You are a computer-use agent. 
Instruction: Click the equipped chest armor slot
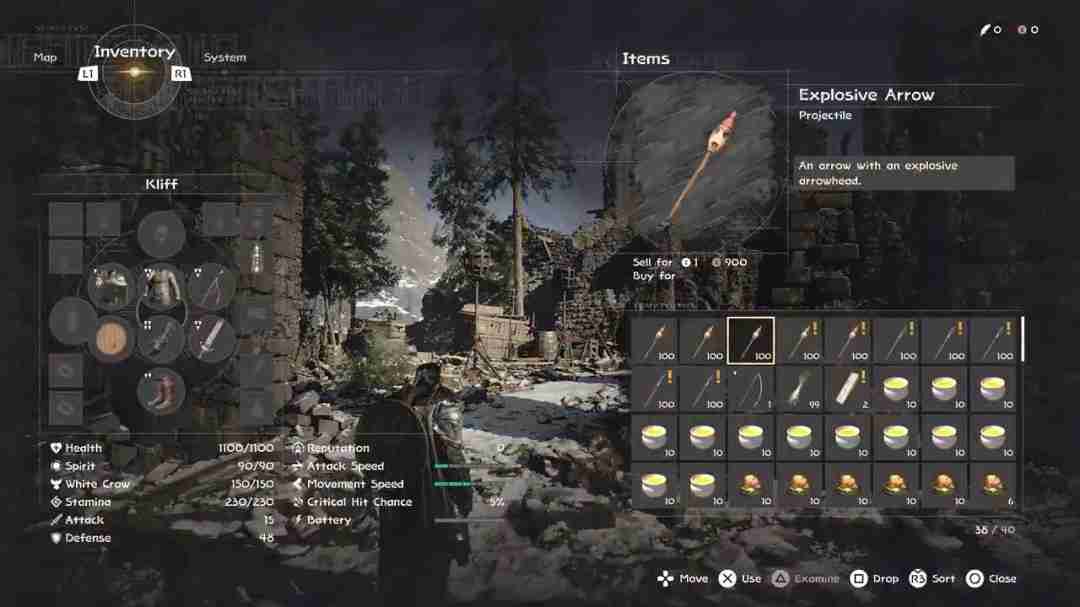[x=160, y=286]
